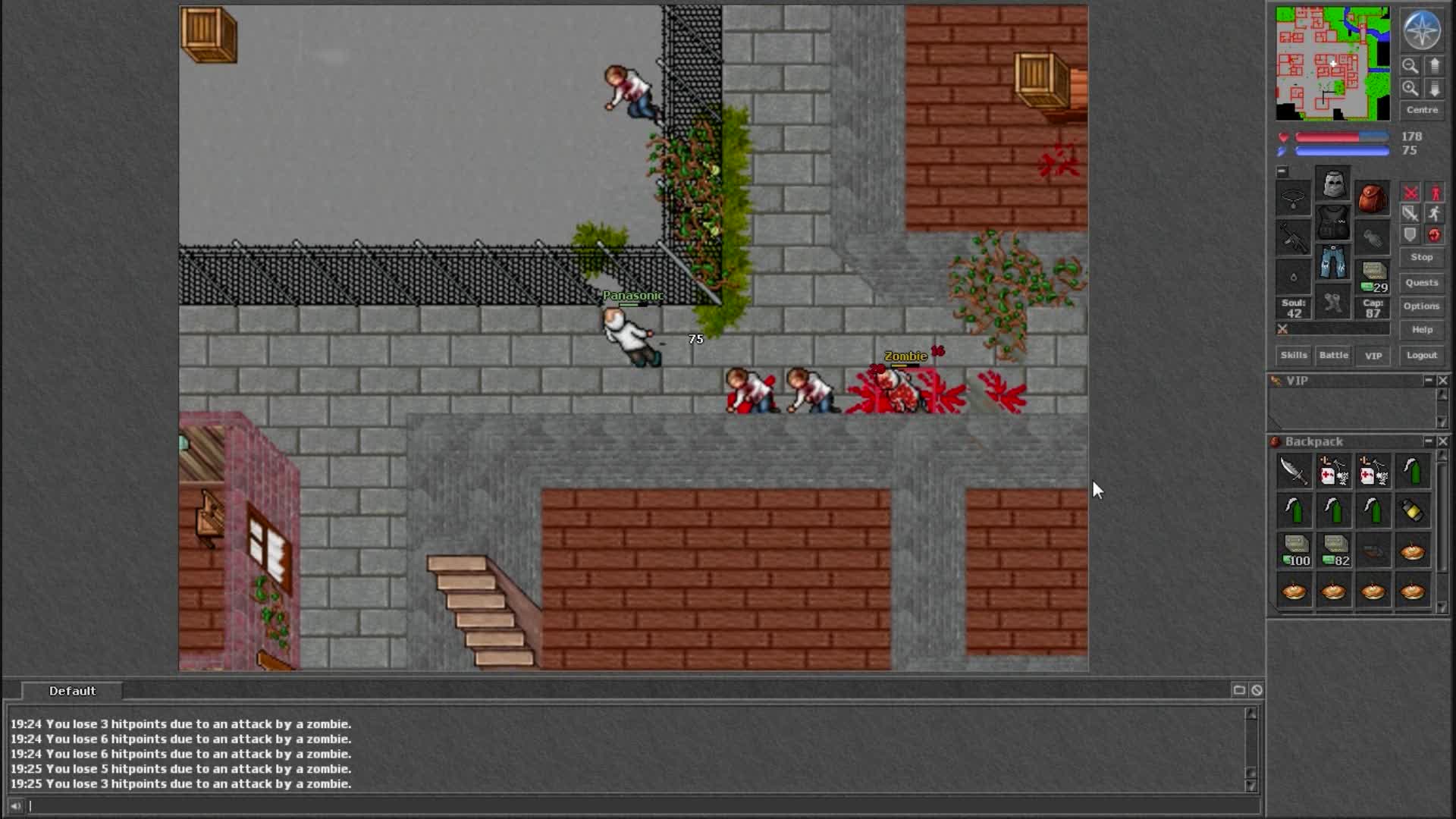Select the yellow-banded canister in the backpack
Screen dimensions: 1456x819
[x=1412, y=510]
